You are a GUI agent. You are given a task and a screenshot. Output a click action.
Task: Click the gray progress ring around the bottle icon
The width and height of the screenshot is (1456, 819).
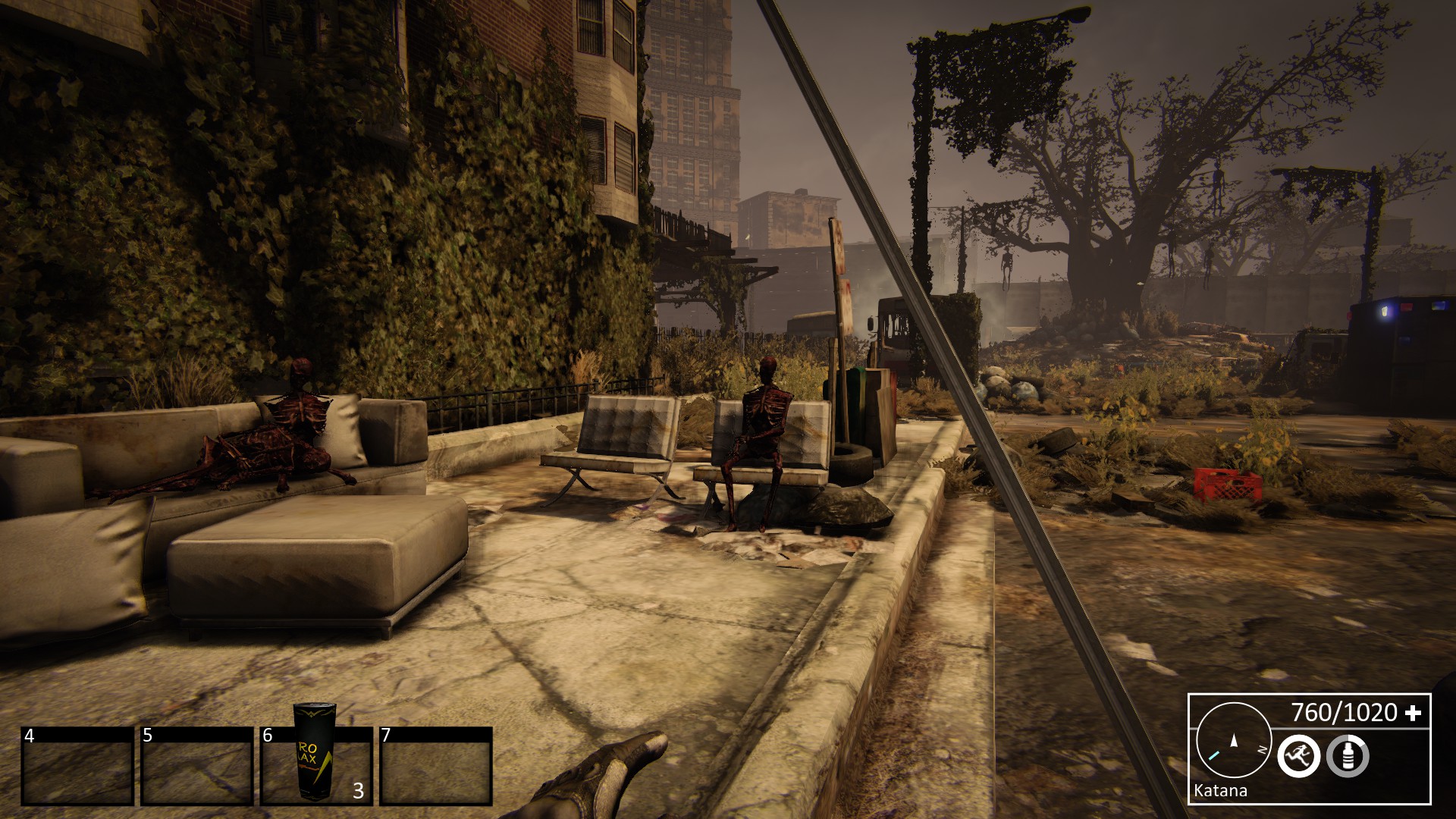click(x=1347, y=775)
